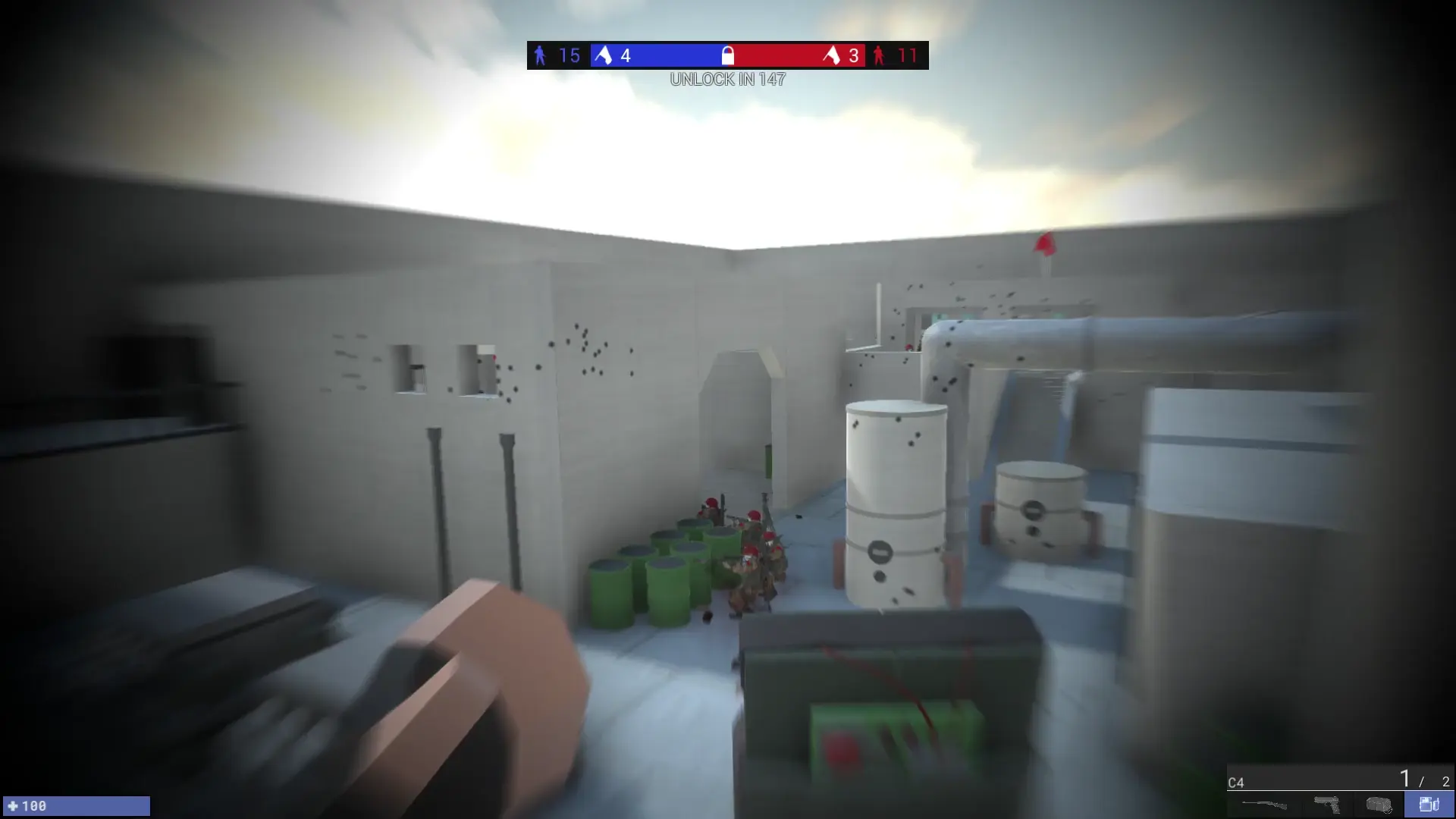This screenshot has height=819, width=1456.
Task: Click the highlighted C4 detonator slot
Action: point(1429,805)
